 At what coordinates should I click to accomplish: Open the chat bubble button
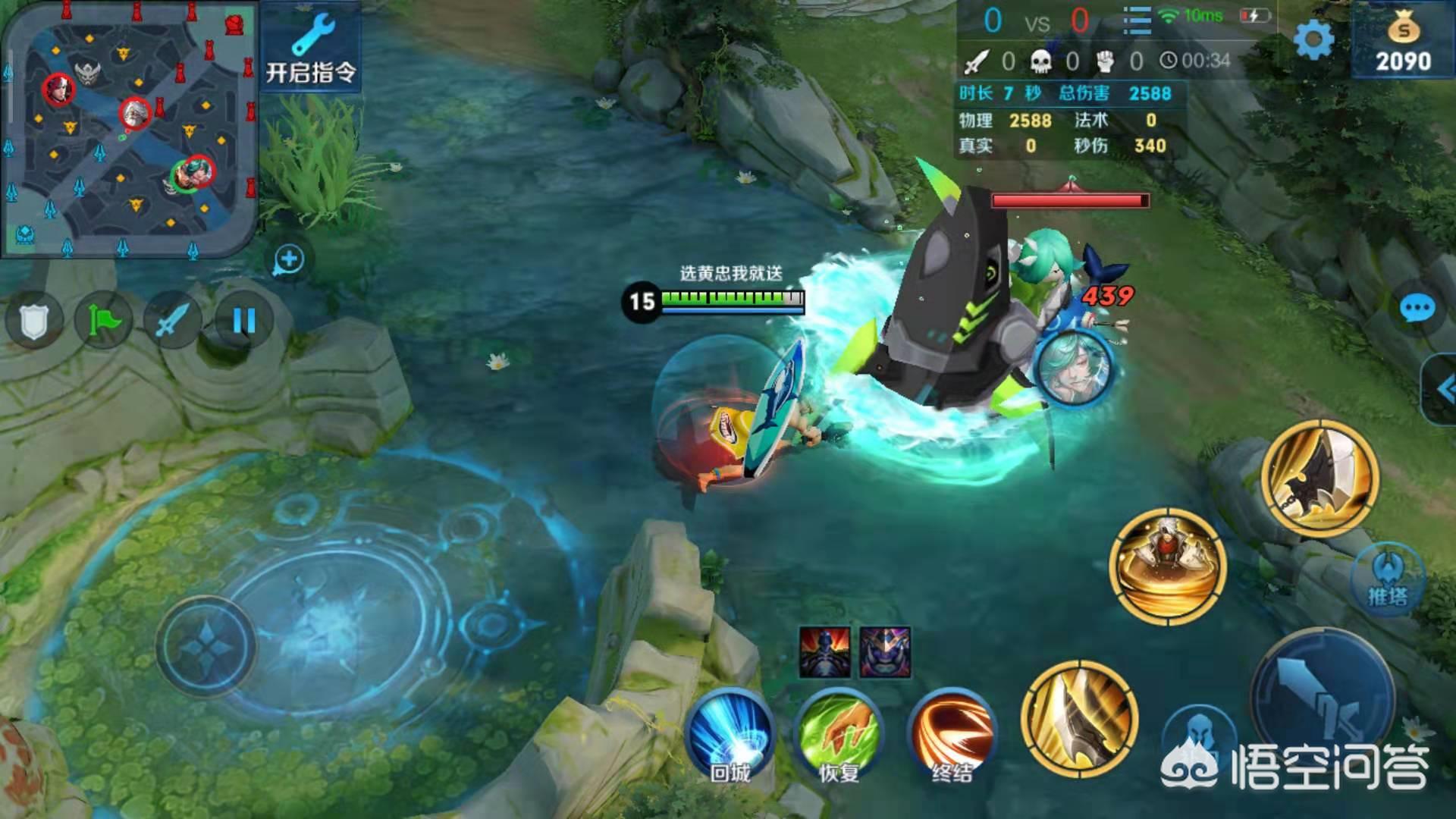tap(1416, 309)
